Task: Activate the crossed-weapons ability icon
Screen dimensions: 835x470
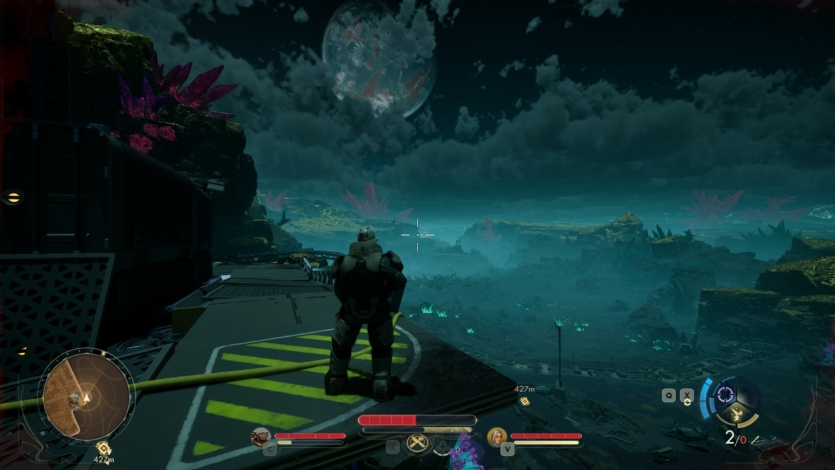Action: [417, 442]
